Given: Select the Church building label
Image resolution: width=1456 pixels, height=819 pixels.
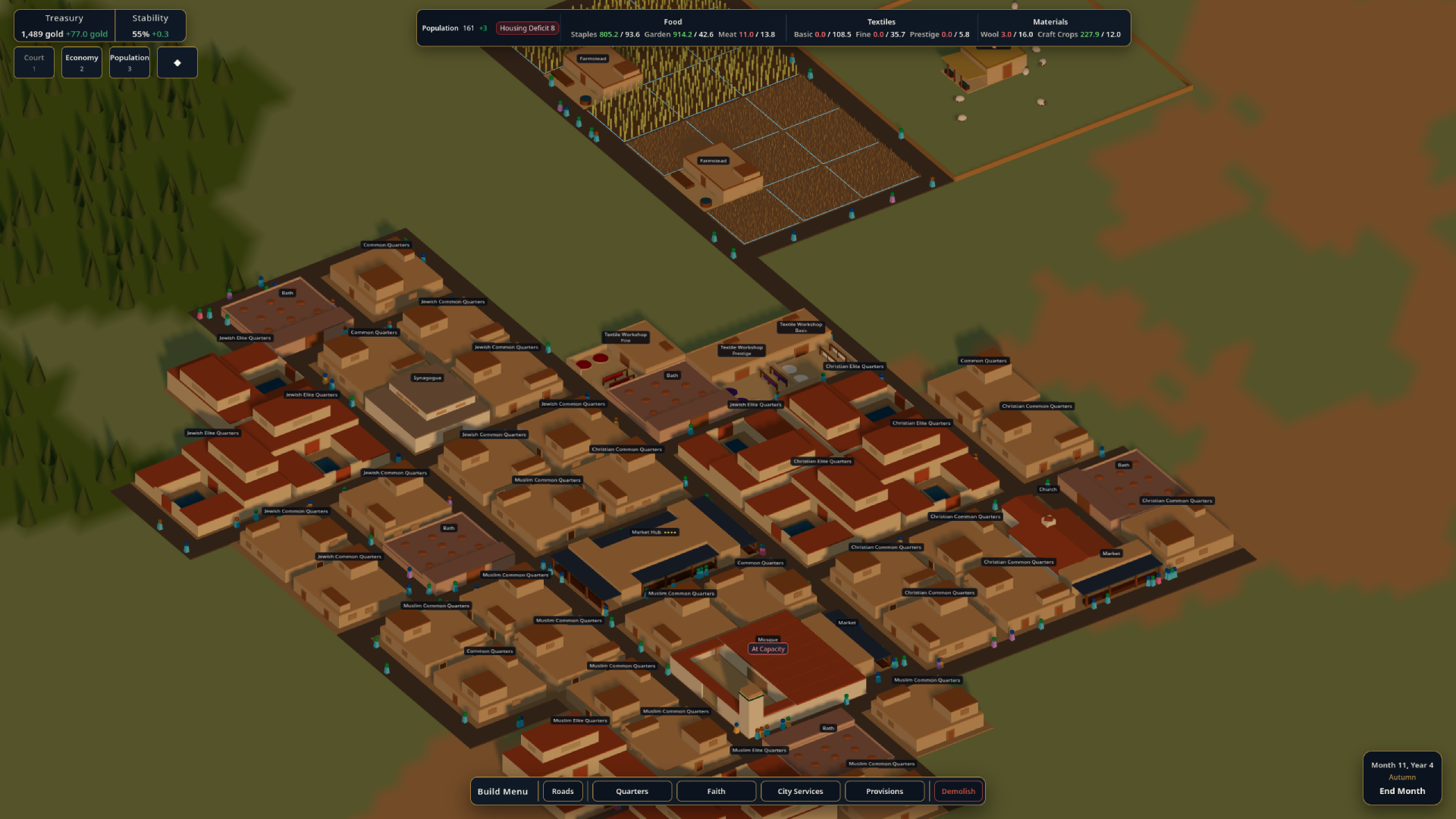Looking at the screenshot, I should [1047, 489].
